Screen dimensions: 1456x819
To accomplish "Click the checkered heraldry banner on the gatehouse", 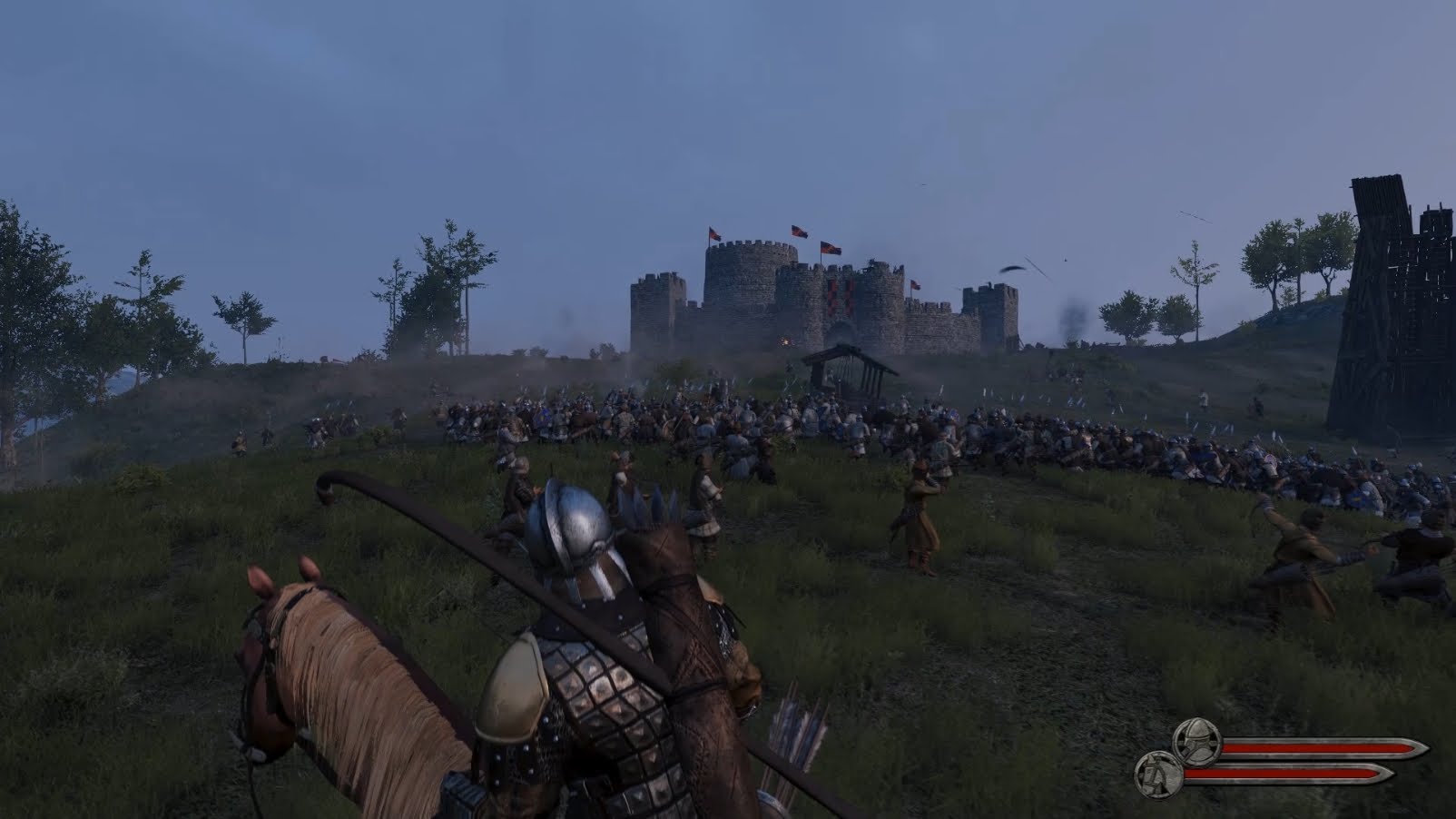I will tap(840, 298).
